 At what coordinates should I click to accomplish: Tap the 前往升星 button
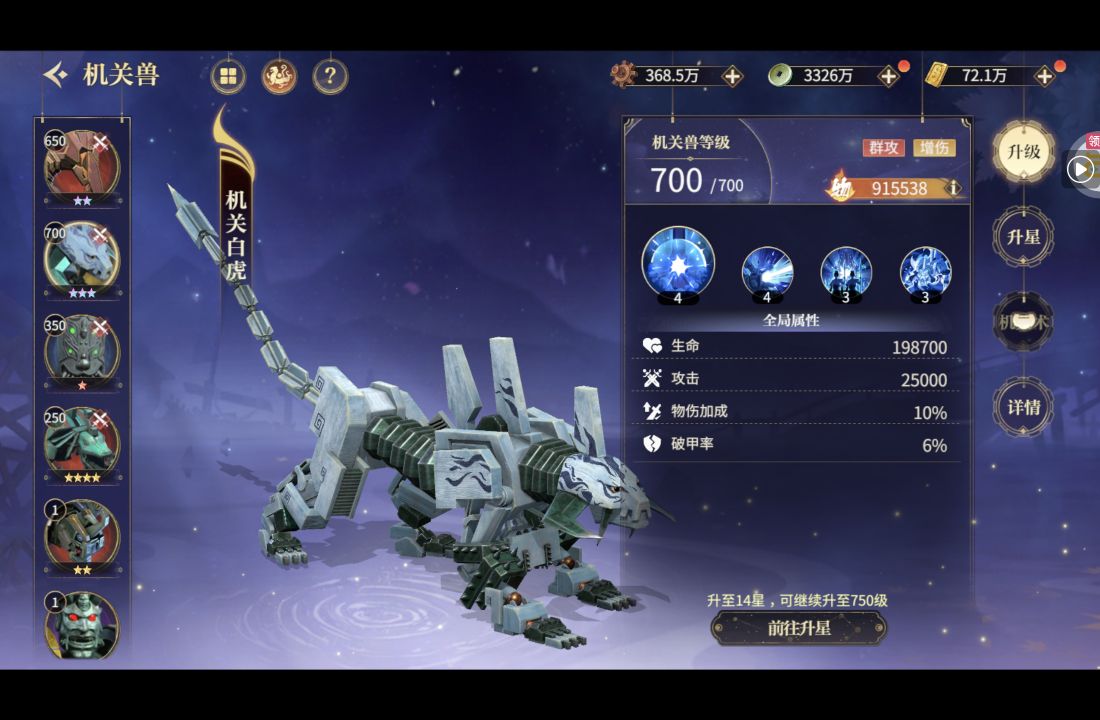(x=798, y=628)
